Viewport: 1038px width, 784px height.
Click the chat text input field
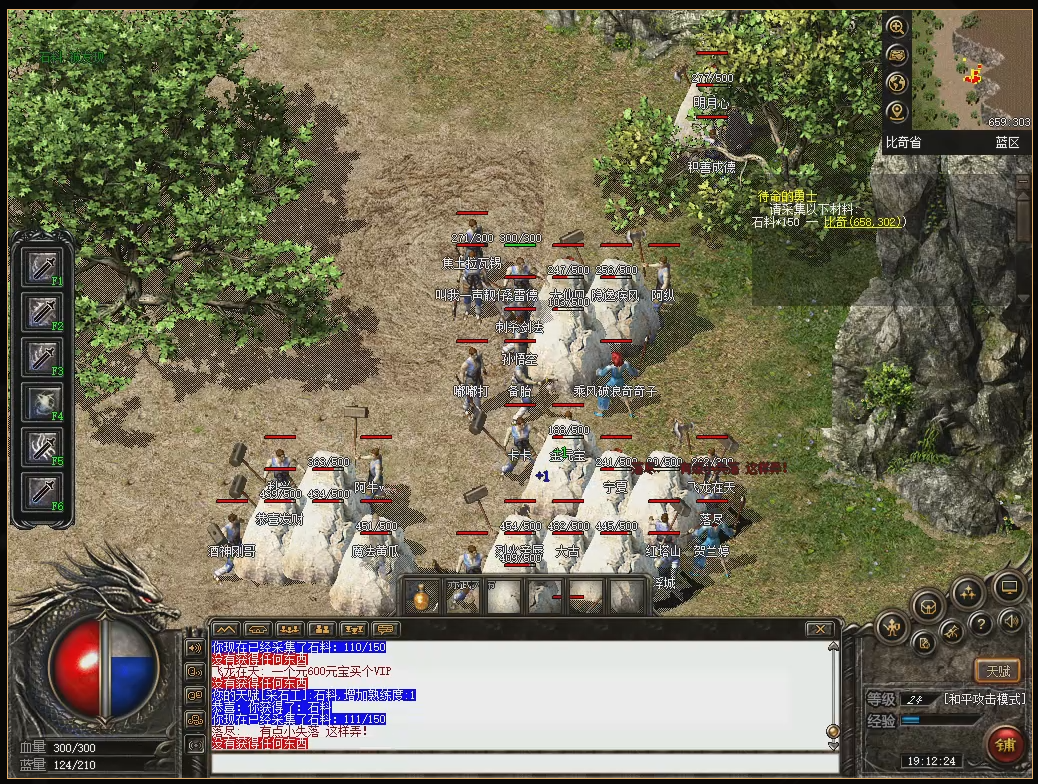tap(520, 763)
